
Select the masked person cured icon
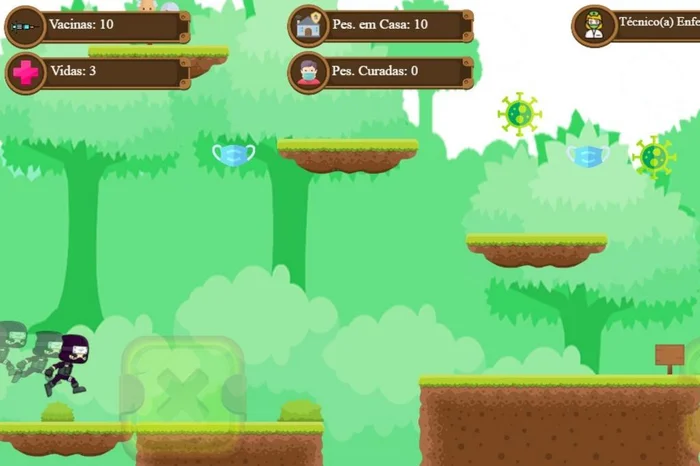(x=309, y=73)
